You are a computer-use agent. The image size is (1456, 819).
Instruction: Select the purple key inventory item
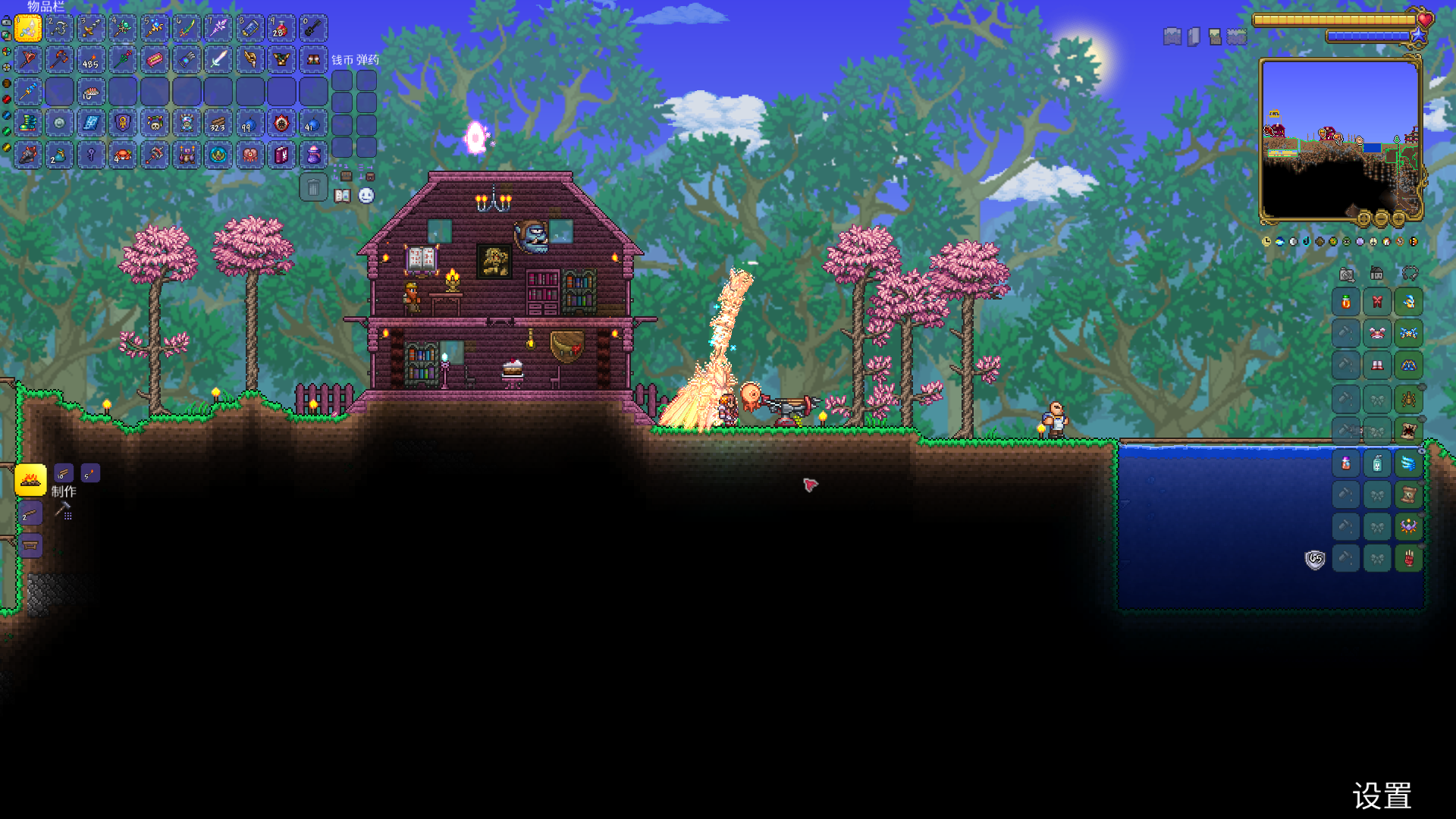point(91,155)
